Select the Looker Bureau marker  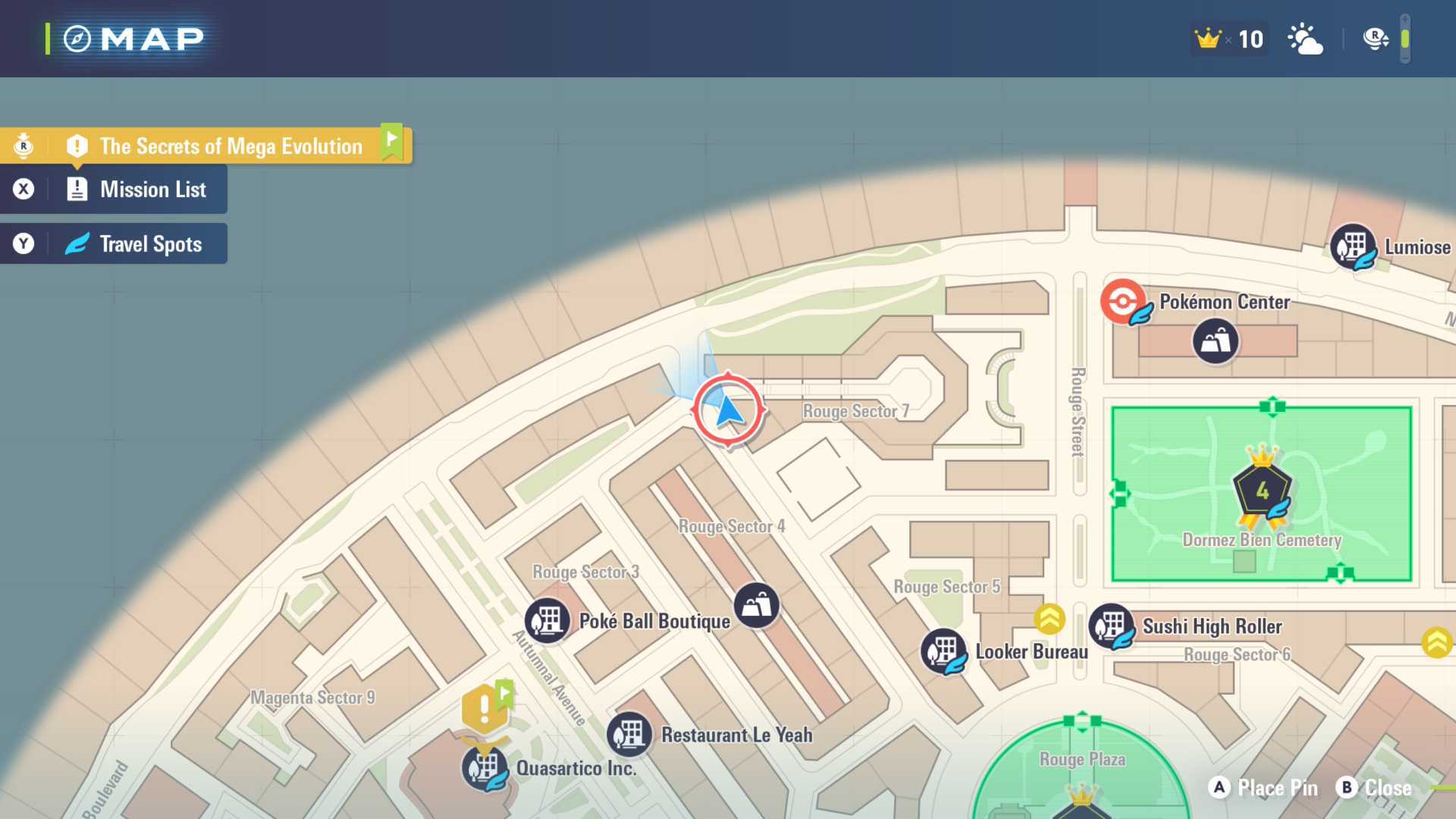pyautogui.click(x=943, y=651)
